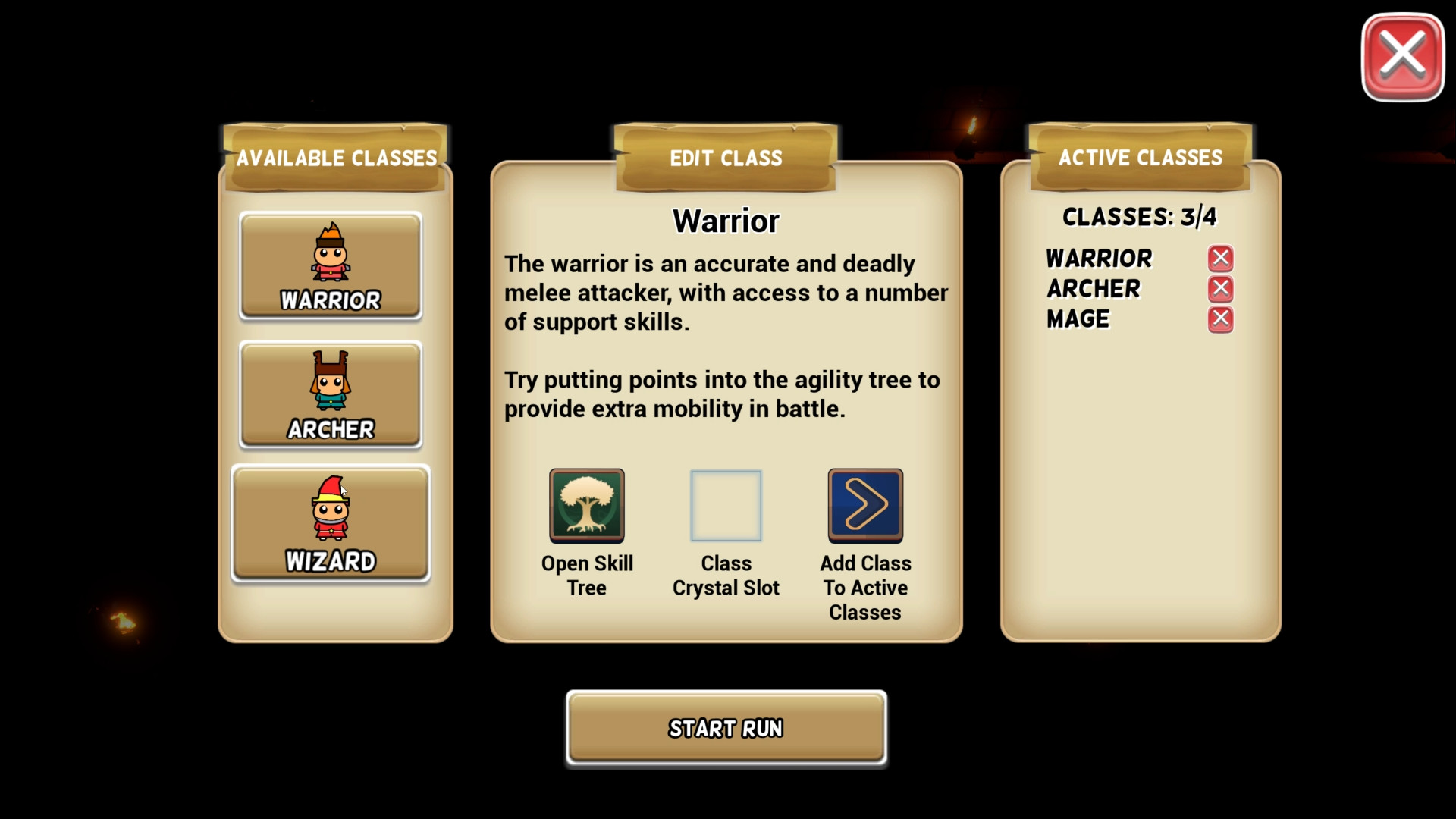Select the Wizard class portrait
Viewport: 1456px width, 819px height.
pos(330,523)
